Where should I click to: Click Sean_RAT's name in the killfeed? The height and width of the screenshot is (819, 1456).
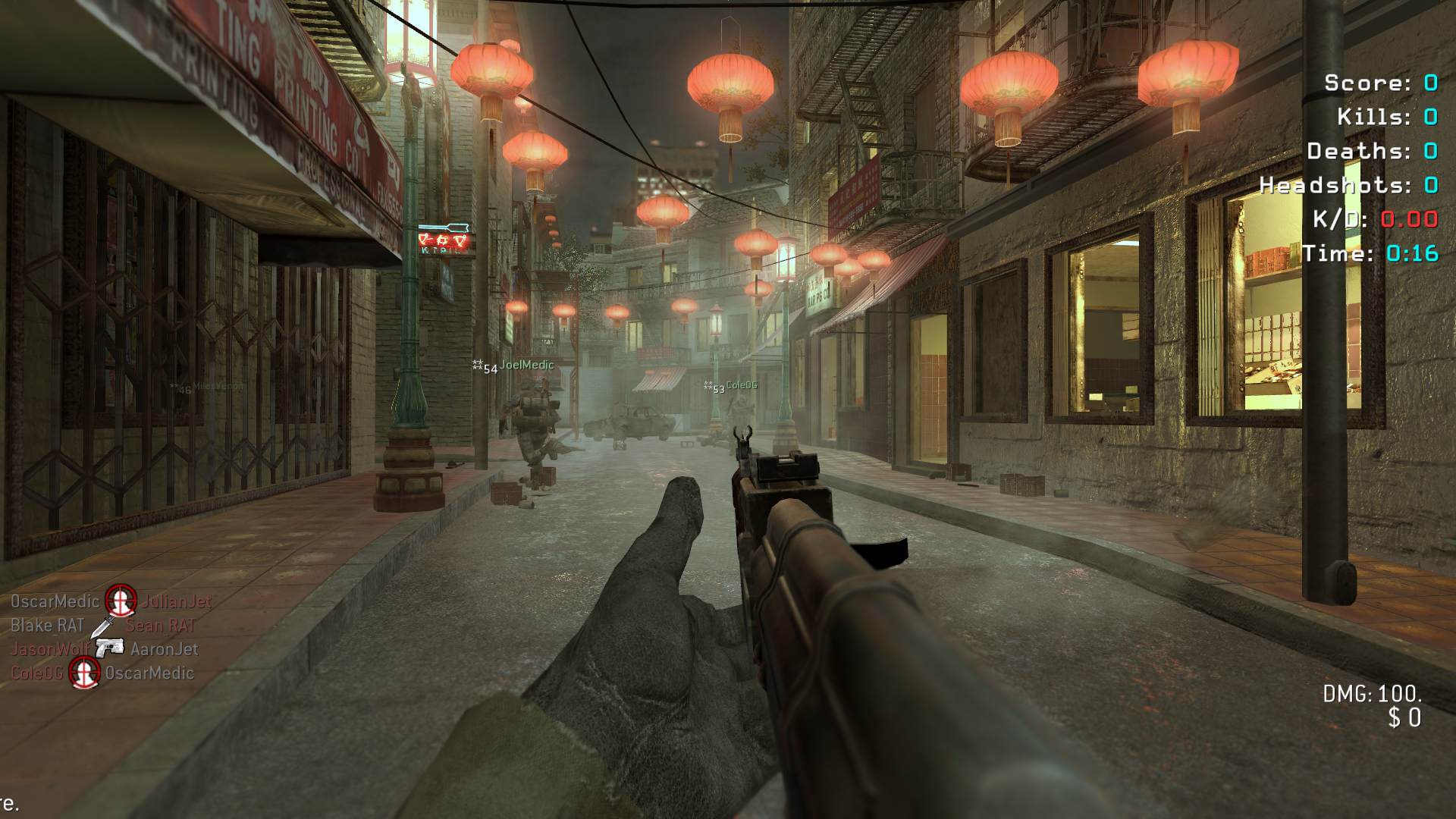161,626
